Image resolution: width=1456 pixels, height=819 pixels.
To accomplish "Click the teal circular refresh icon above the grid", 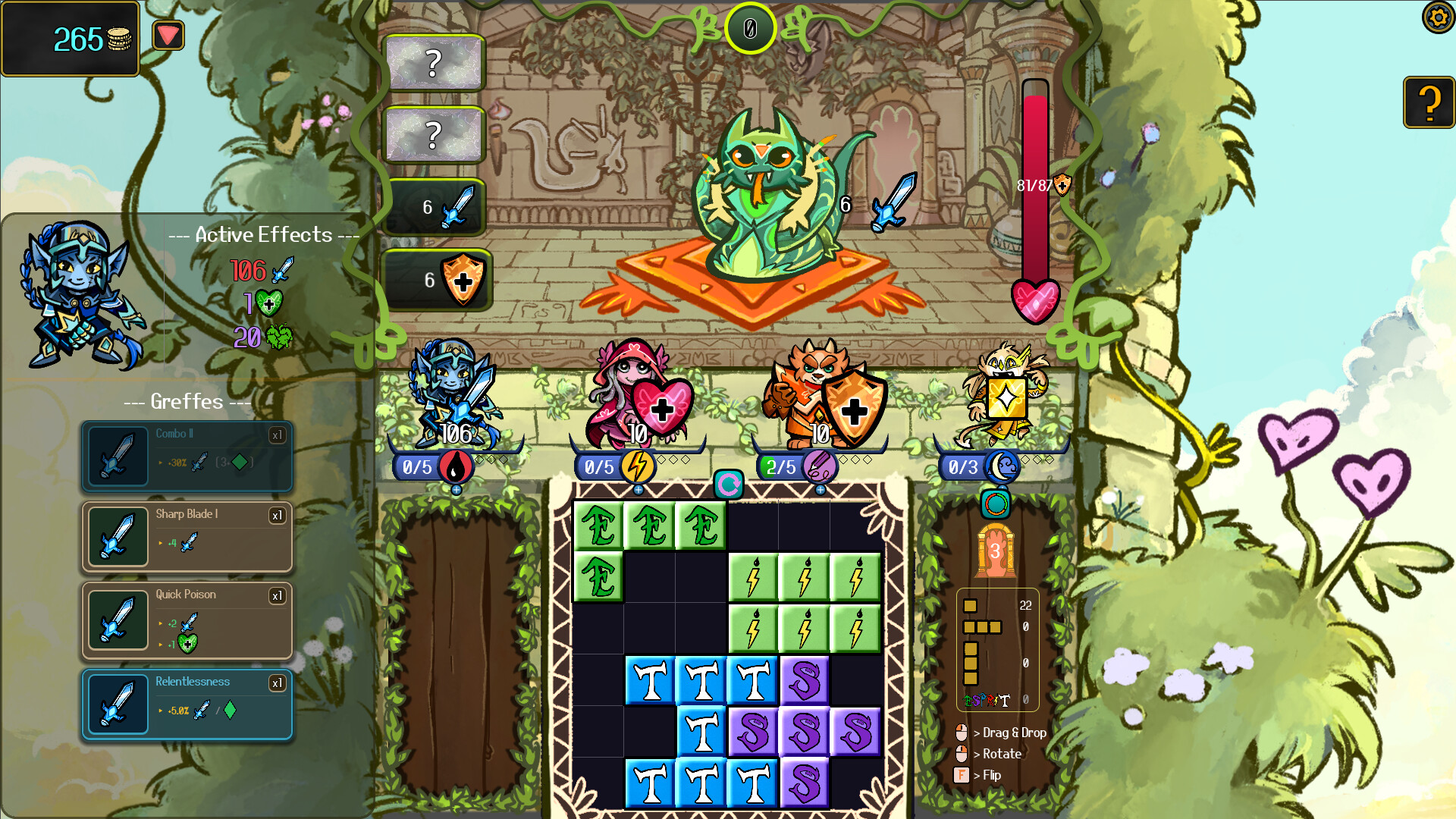I will point(729,485).
